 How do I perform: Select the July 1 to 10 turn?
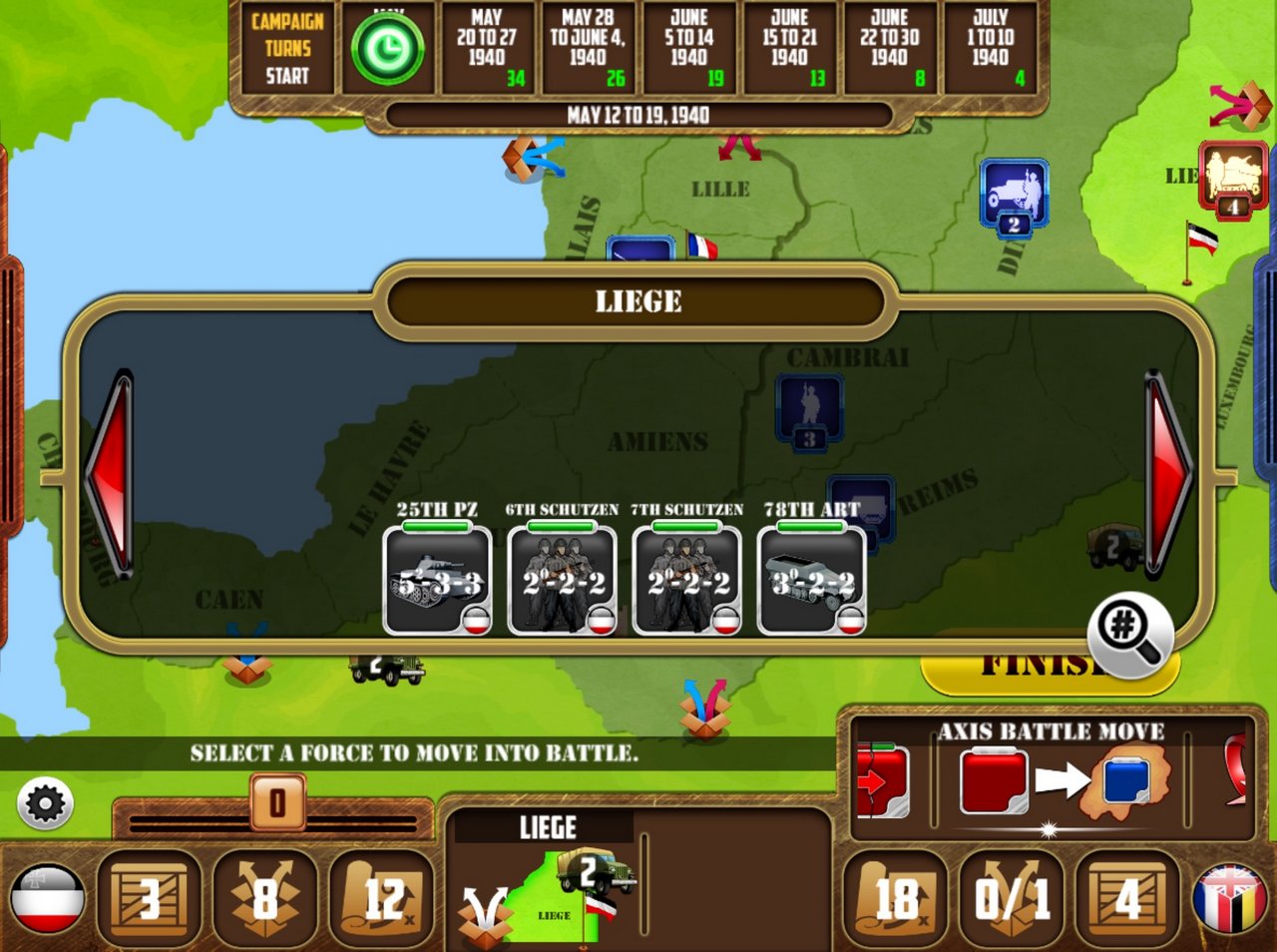[x=991, y=48]
